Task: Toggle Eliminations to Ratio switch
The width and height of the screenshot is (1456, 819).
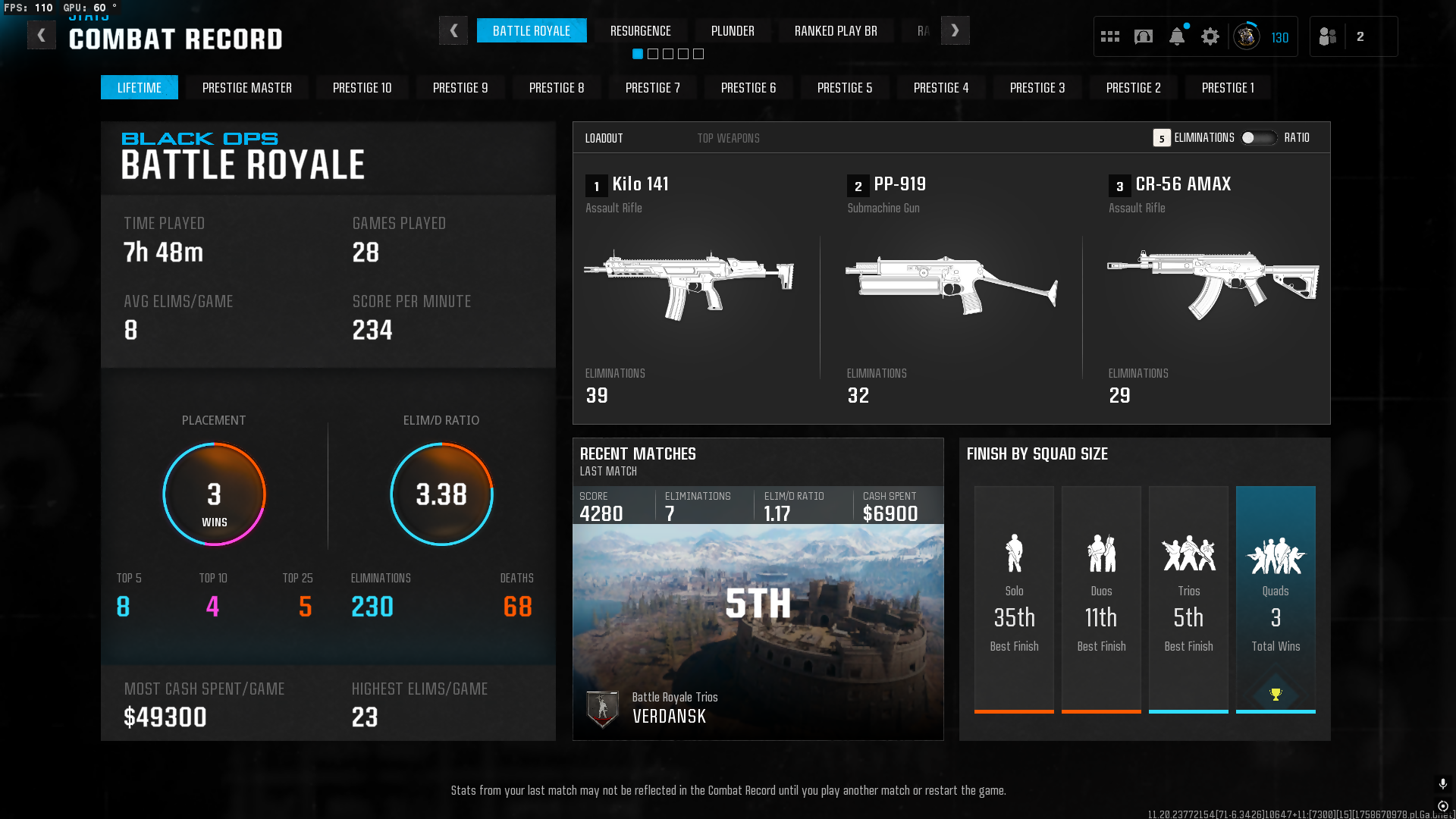Action: 1258,138
